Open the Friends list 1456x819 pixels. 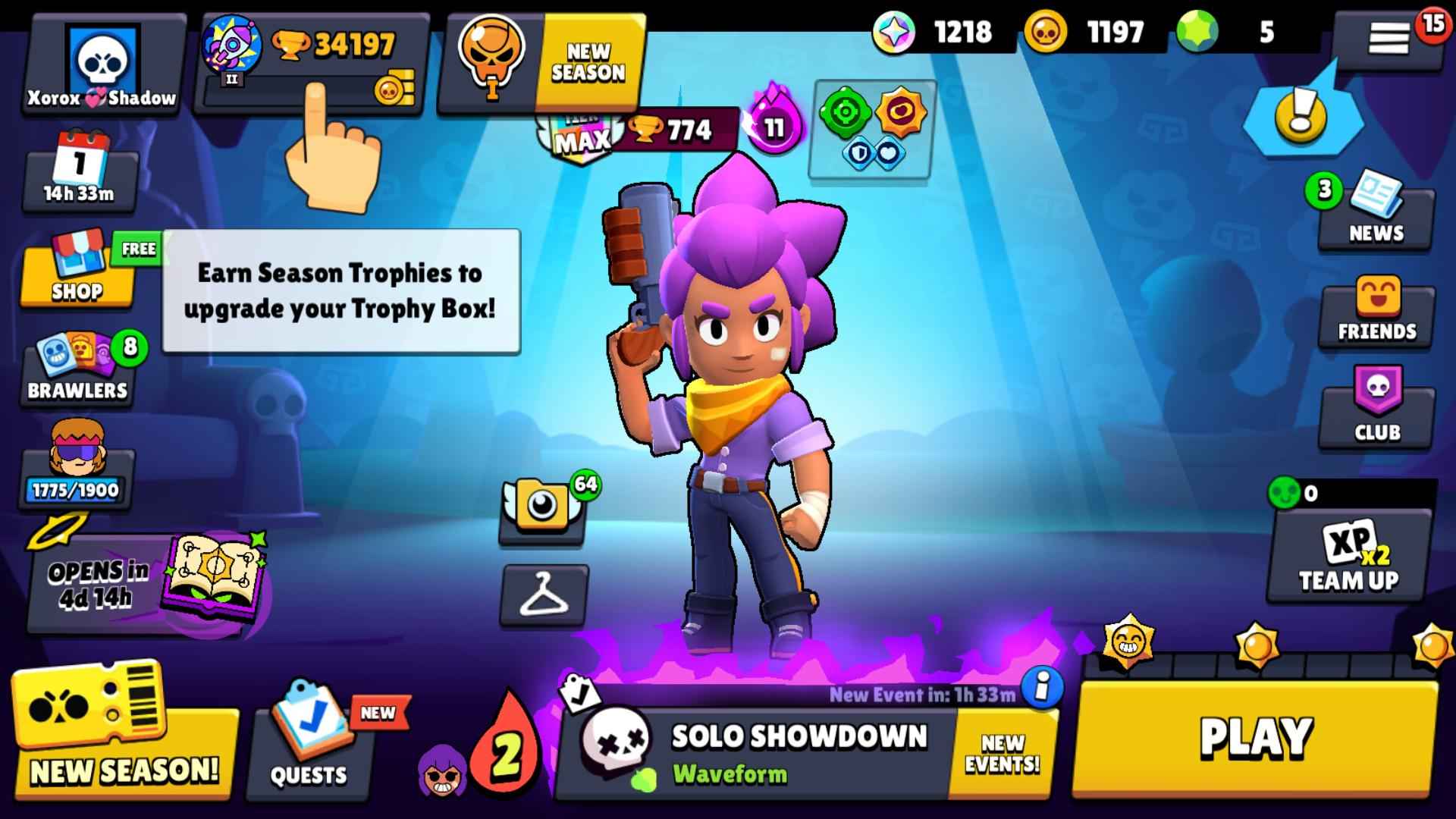pos(1374,311)
